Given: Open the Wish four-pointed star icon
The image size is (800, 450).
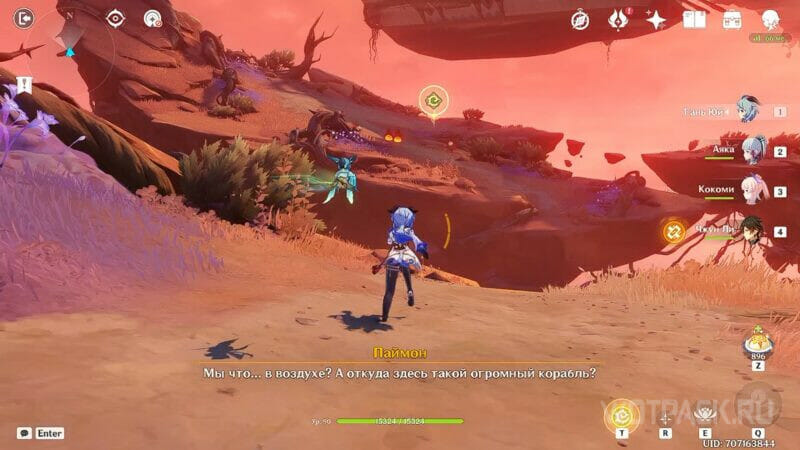Looking at the screenshot, I should click(656, 19).
